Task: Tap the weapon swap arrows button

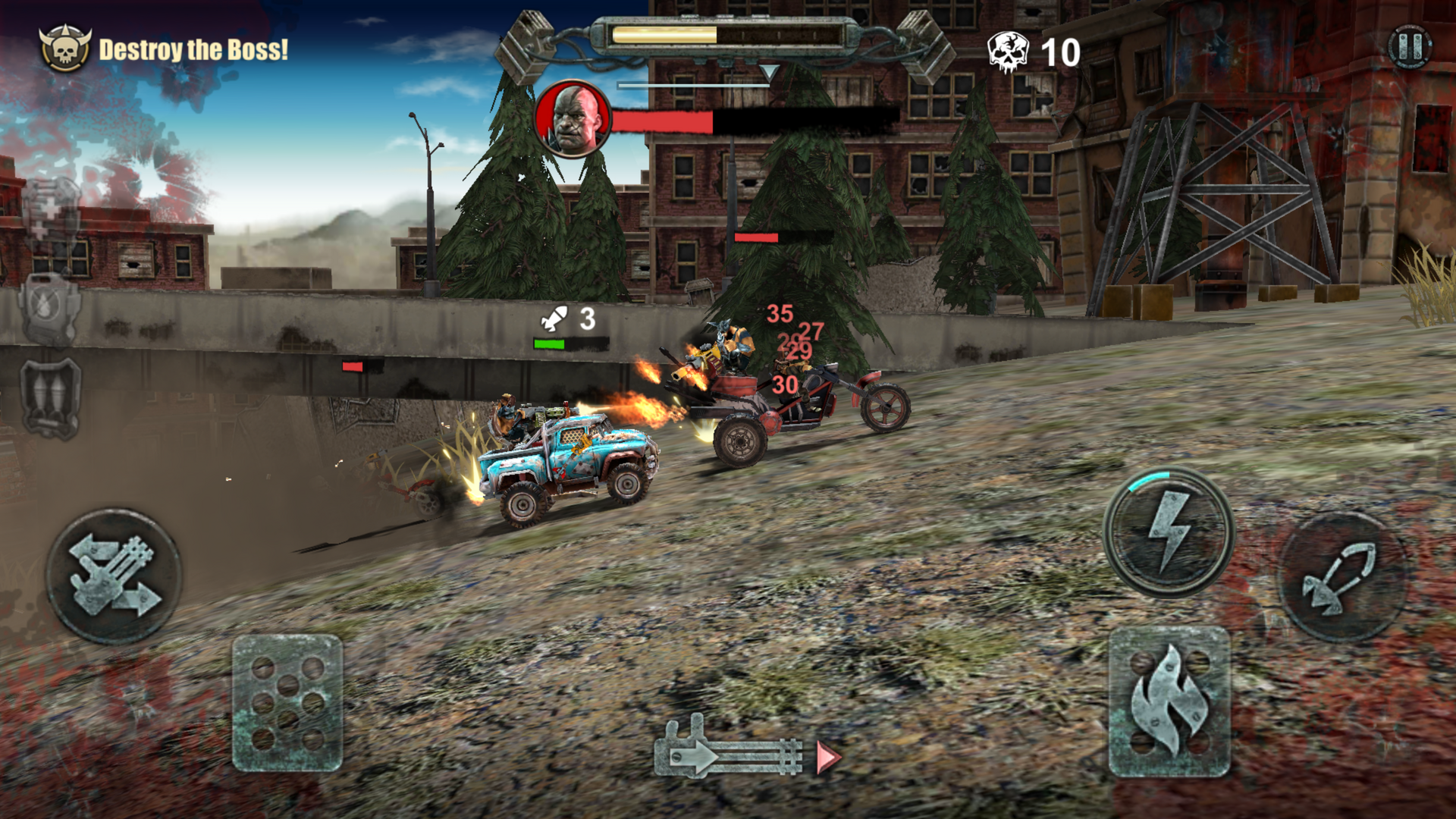Action: click(x=114, y=576)
